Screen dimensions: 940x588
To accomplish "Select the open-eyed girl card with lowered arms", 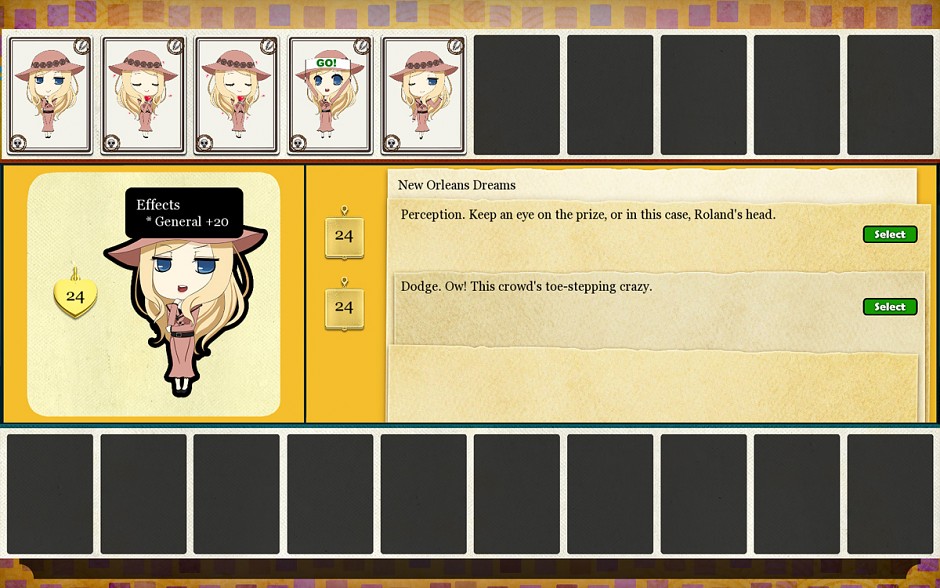I will (x=50, y=95).
